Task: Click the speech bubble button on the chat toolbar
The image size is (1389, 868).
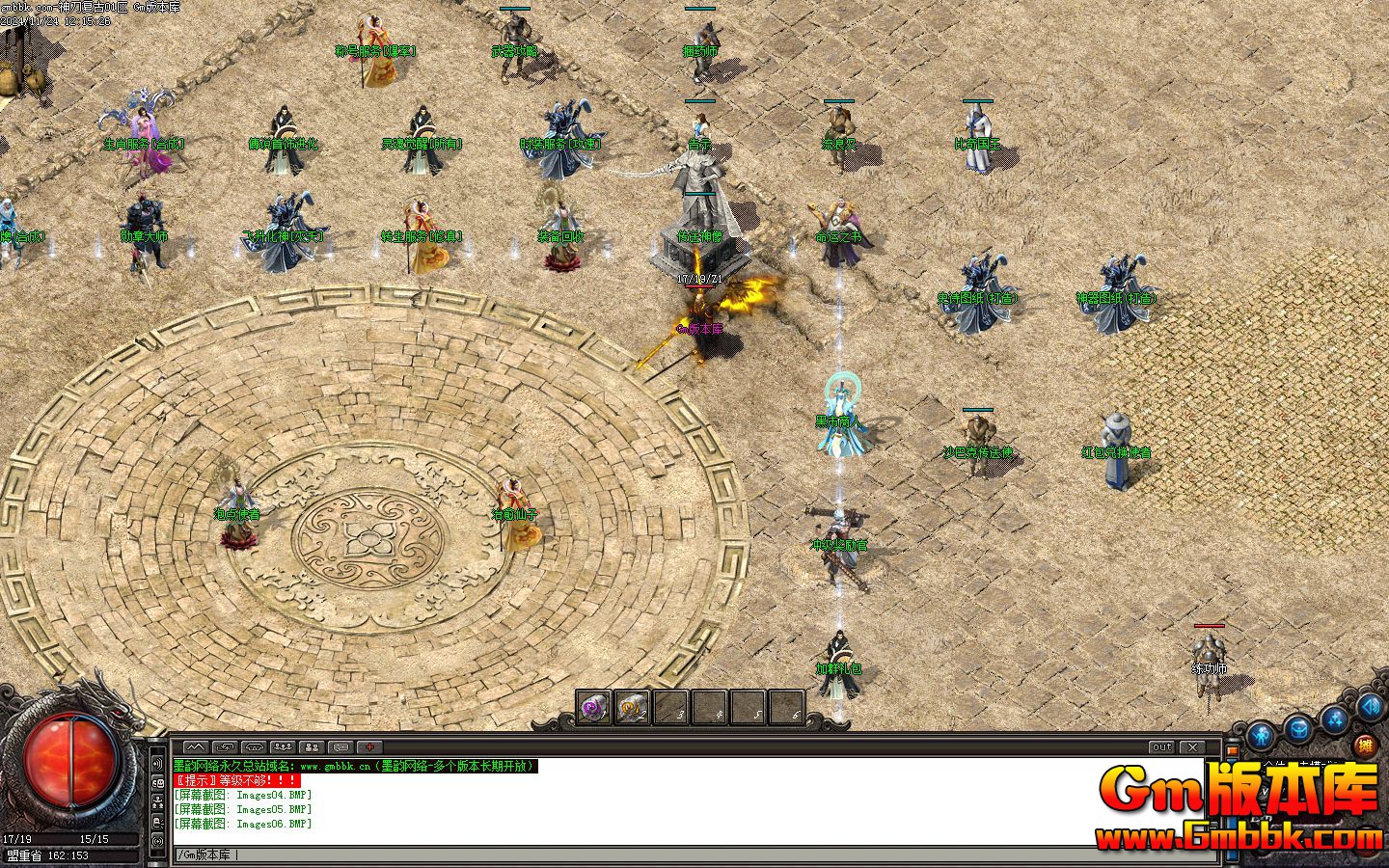Action: click(x=340, y=747)
